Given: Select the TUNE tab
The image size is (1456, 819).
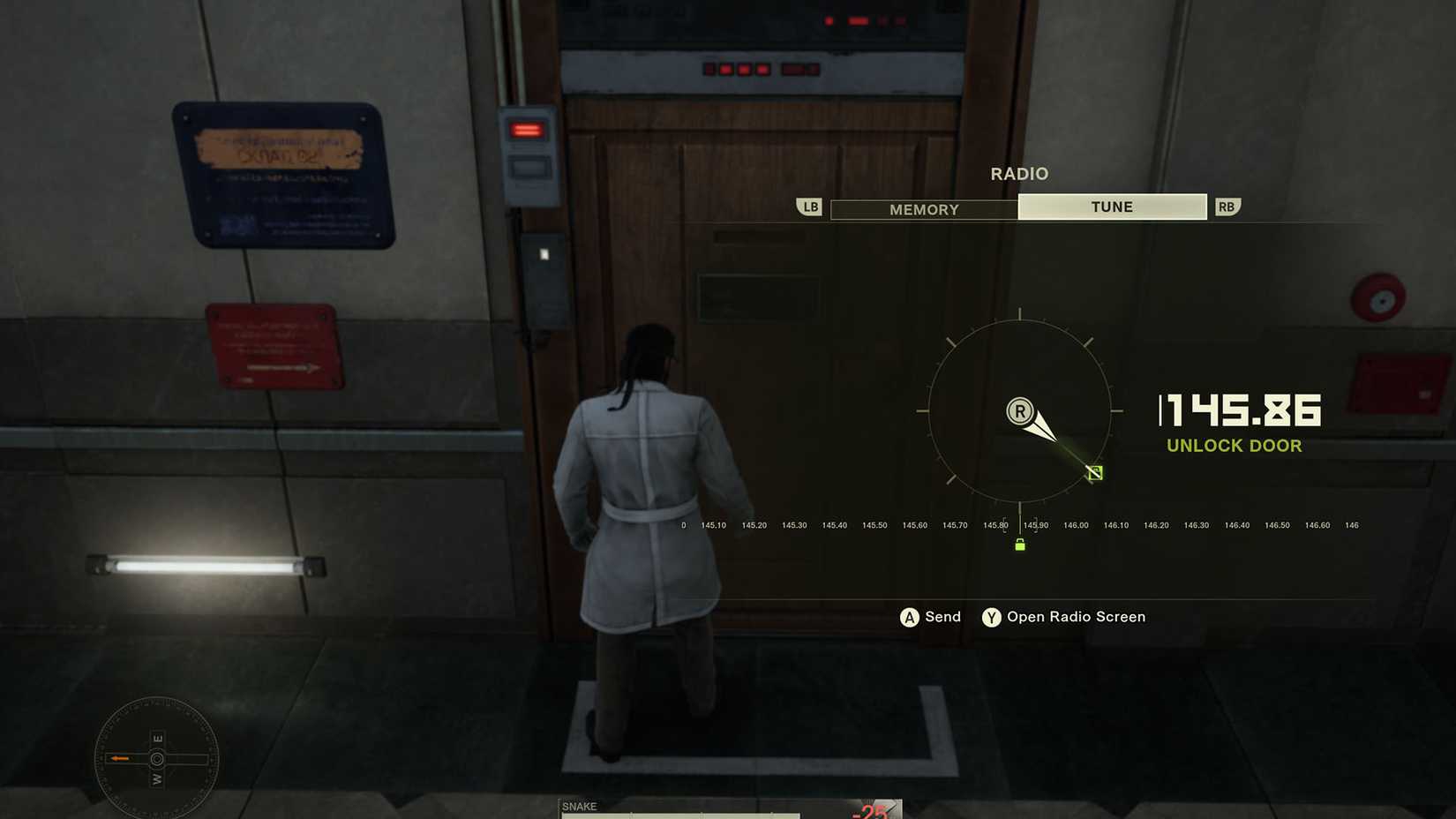Looking at the screenshot, I should click(x=1112, y=206).
